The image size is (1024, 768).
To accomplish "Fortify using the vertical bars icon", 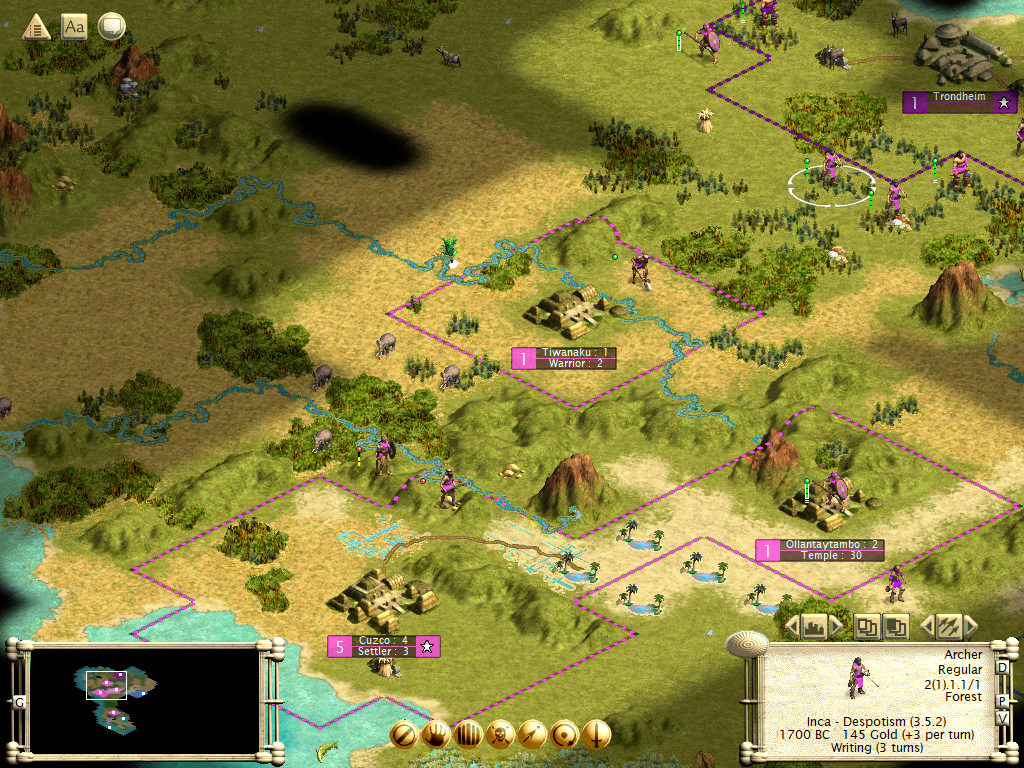I will click(x=468, y=735).
